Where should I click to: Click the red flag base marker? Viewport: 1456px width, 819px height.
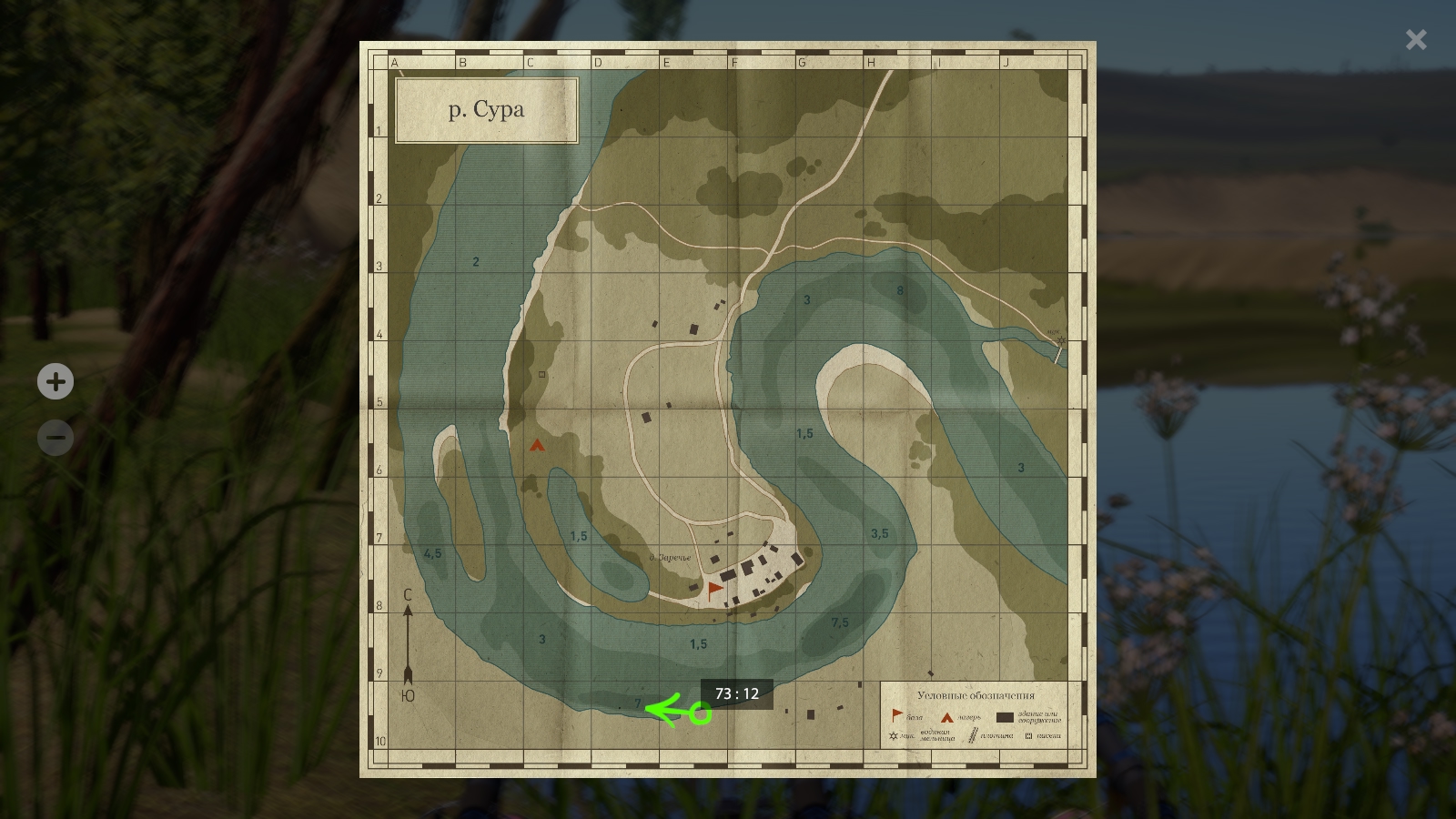tap(715, 591)
